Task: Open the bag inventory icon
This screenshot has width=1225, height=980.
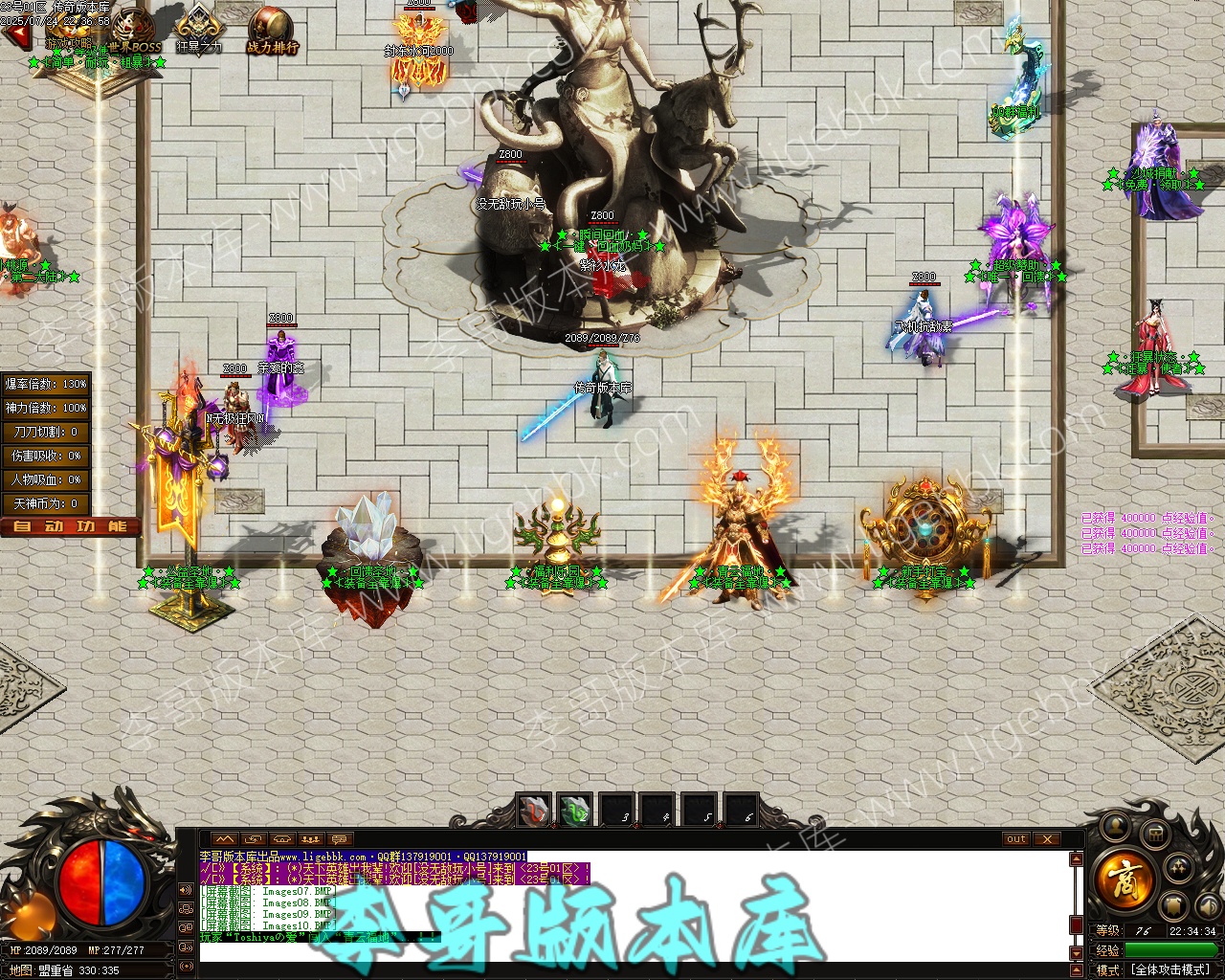Action: click(1155, 833)
